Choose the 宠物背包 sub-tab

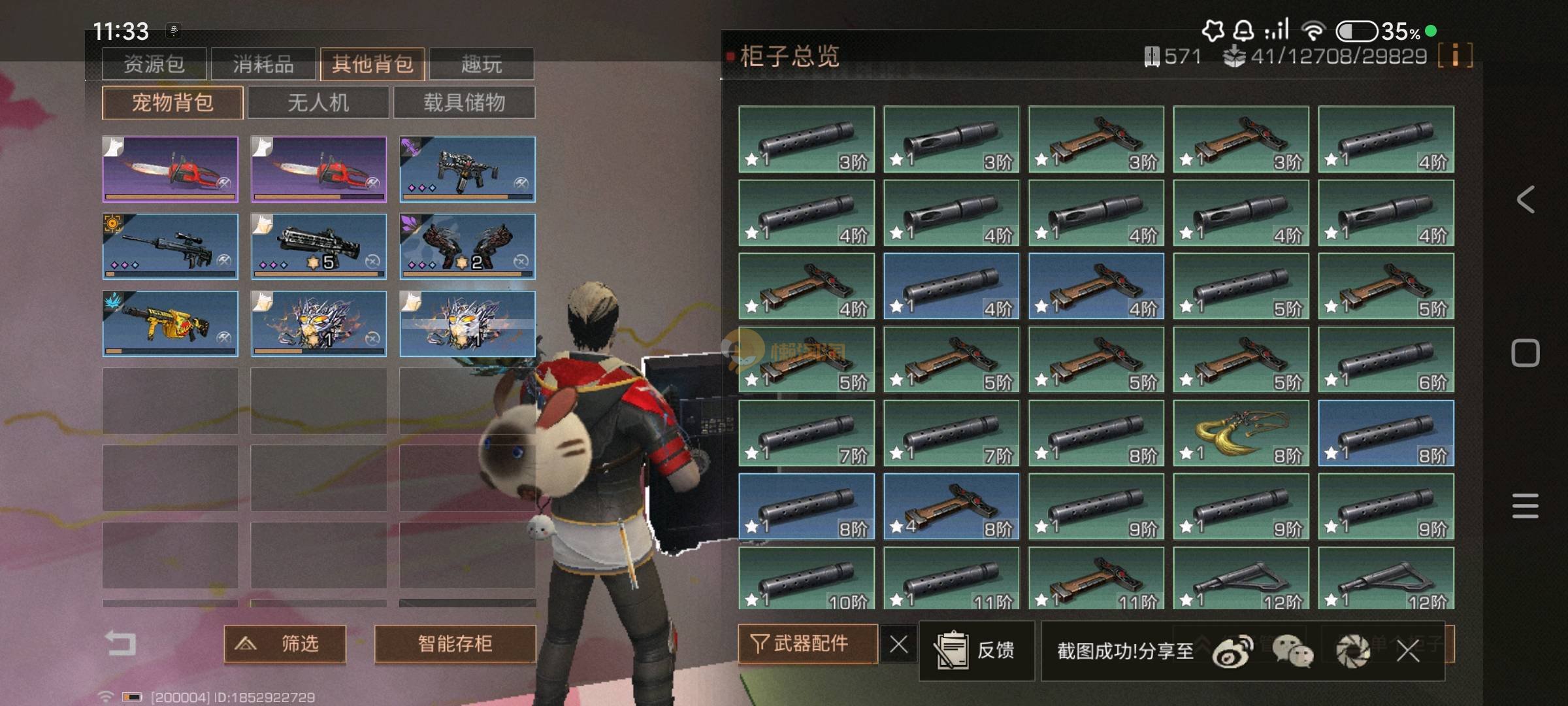[x=172, y=103]
